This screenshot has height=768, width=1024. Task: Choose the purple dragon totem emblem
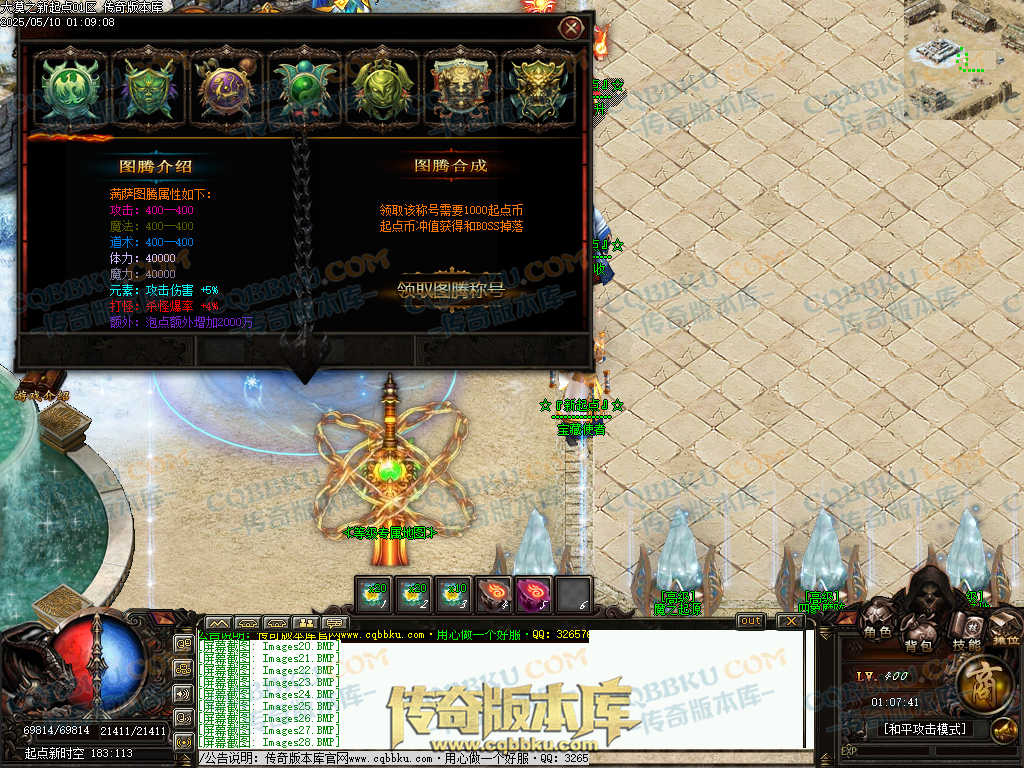(x=226, y=88)
